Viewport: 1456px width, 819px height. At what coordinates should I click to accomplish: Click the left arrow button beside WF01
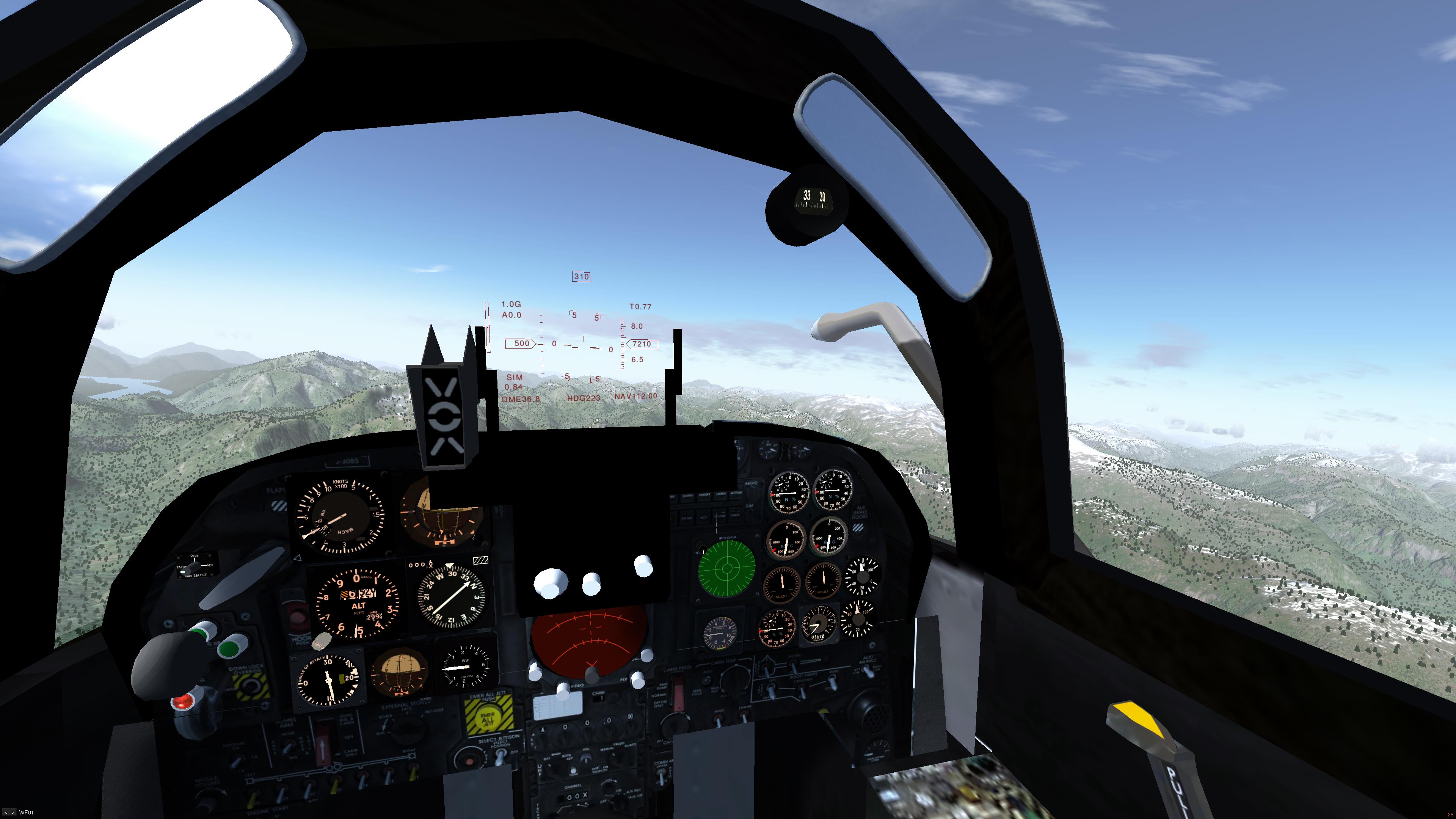[x=6, y=813]
